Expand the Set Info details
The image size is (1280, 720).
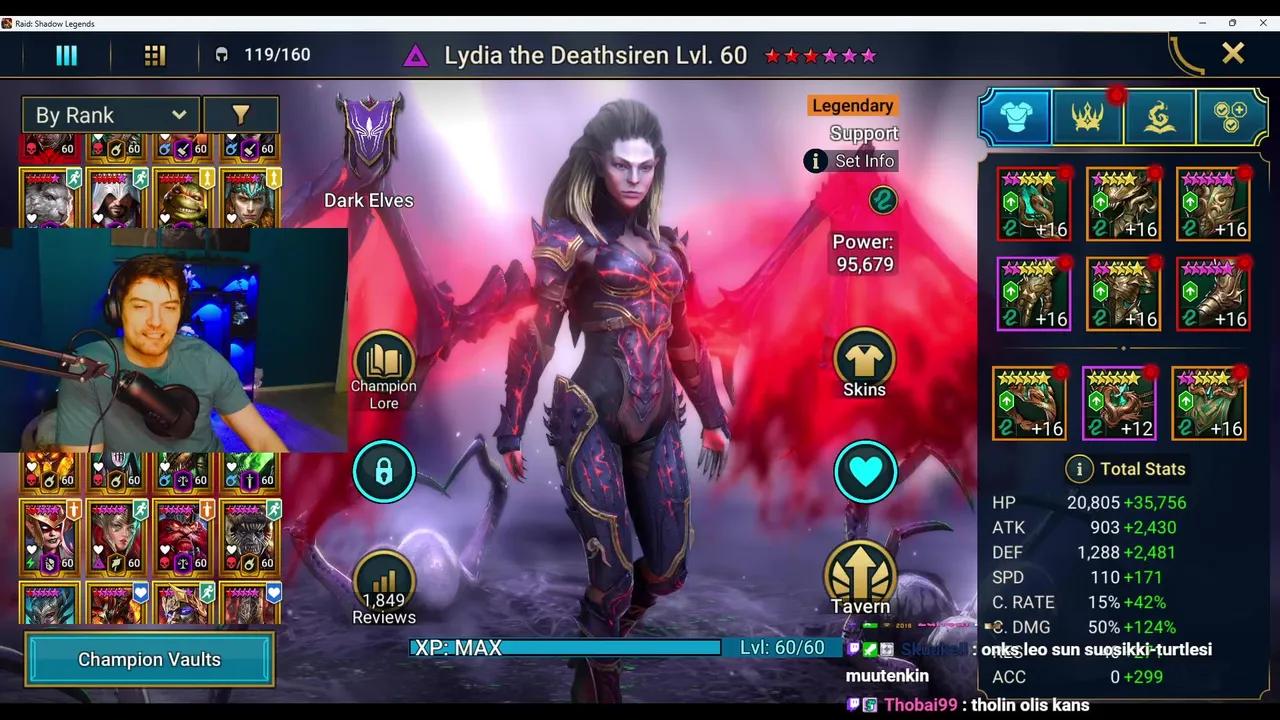coord(850,161)
